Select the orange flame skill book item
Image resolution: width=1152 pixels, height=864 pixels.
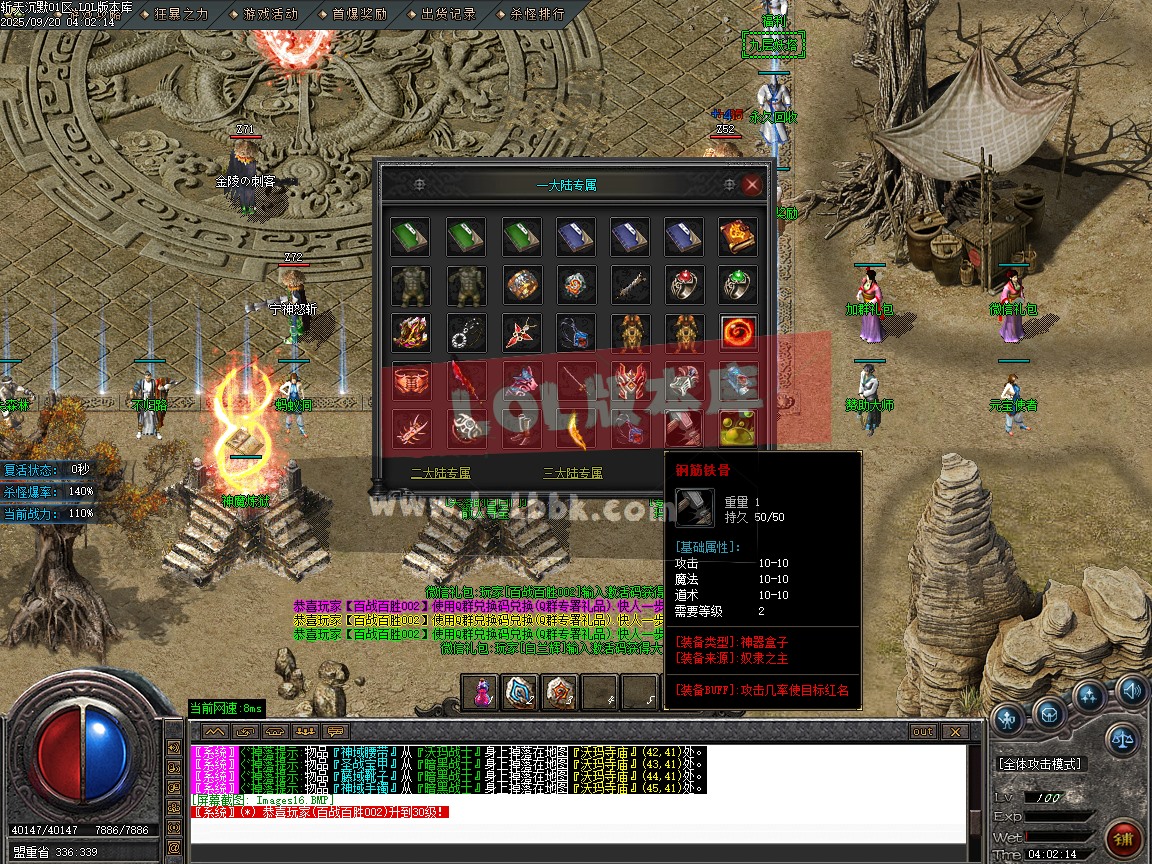[738, 237]
